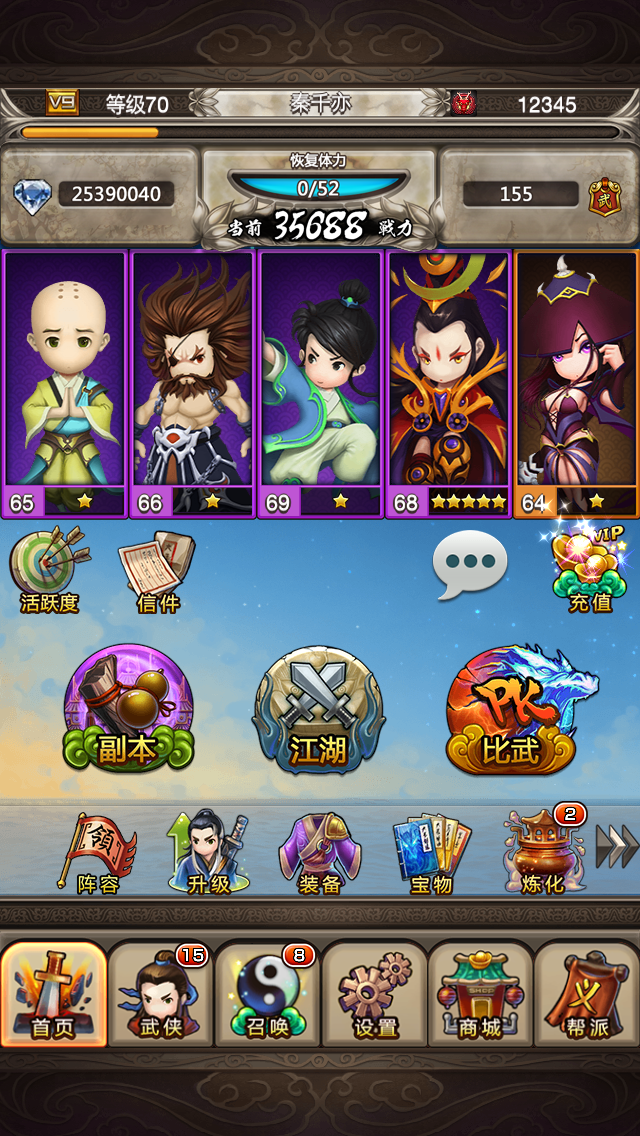Screen dimensions: 640x1136
Task: Open the 装备 equipment robe
Action: pos(320,854)
